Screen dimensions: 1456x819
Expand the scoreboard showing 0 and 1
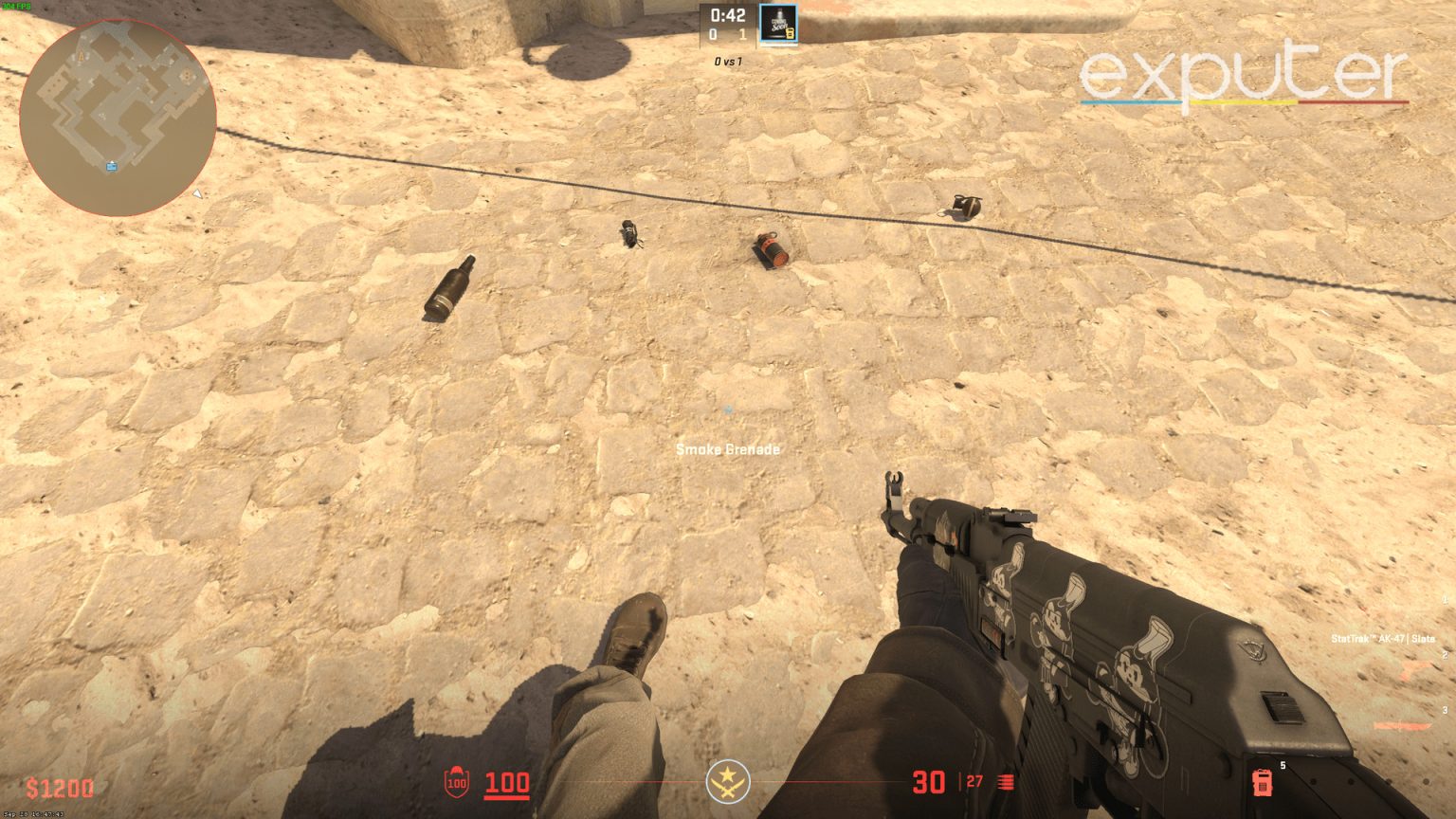pyautogui.click(x=728, y=33)
